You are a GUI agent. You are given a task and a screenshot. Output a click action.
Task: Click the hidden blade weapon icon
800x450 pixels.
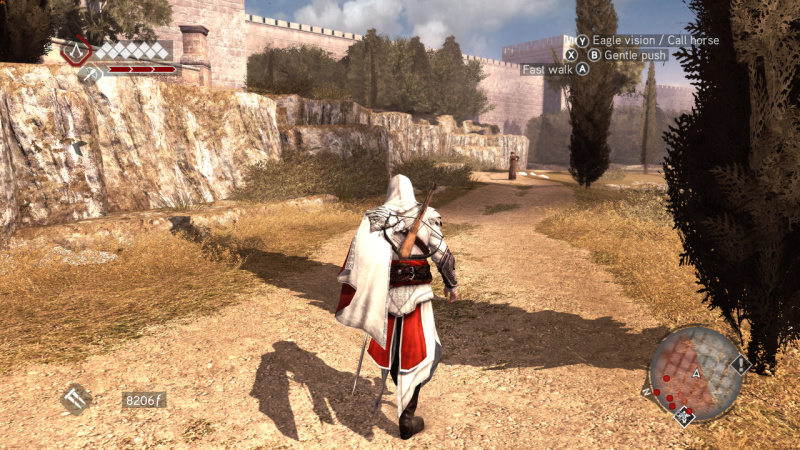(x=76, y=399)
